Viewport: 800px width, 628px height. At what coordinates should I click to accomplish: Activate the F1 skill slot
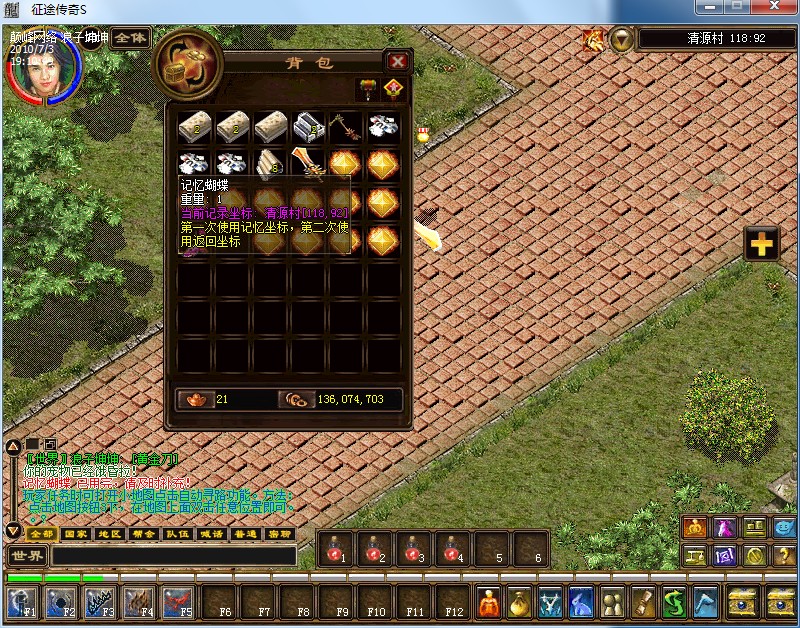(x=22, y=601)
